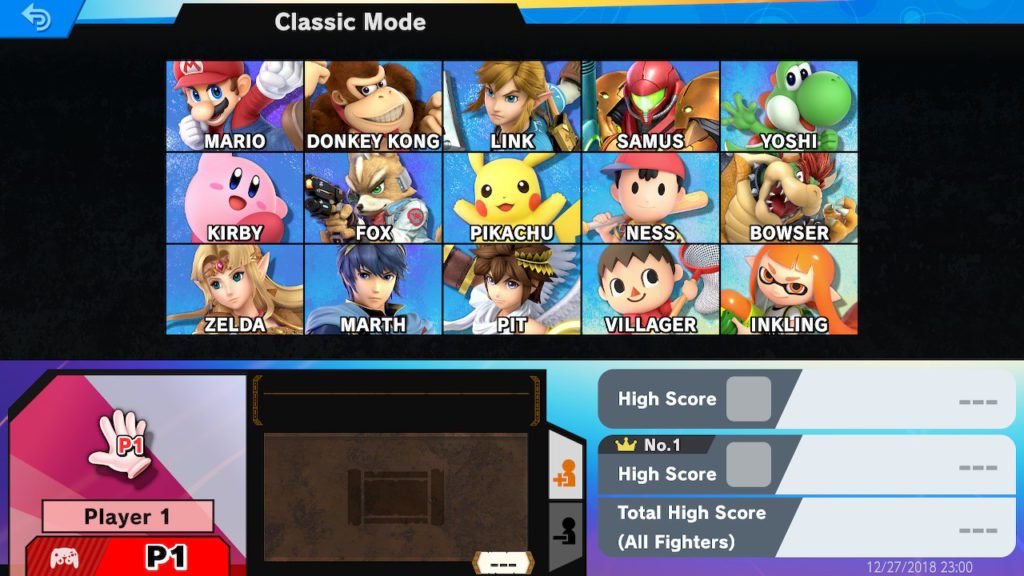1024x576 pixels.
Task: Pick Bowser on the fighter grid
Action: (x=788, y=198)
